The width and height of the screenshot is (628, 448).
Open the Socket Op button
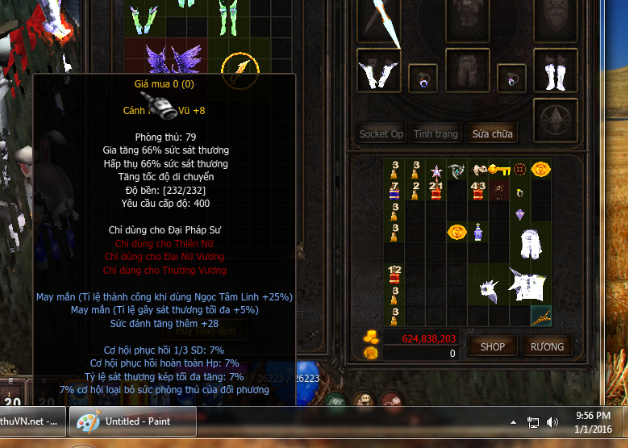tap(381, 133)
